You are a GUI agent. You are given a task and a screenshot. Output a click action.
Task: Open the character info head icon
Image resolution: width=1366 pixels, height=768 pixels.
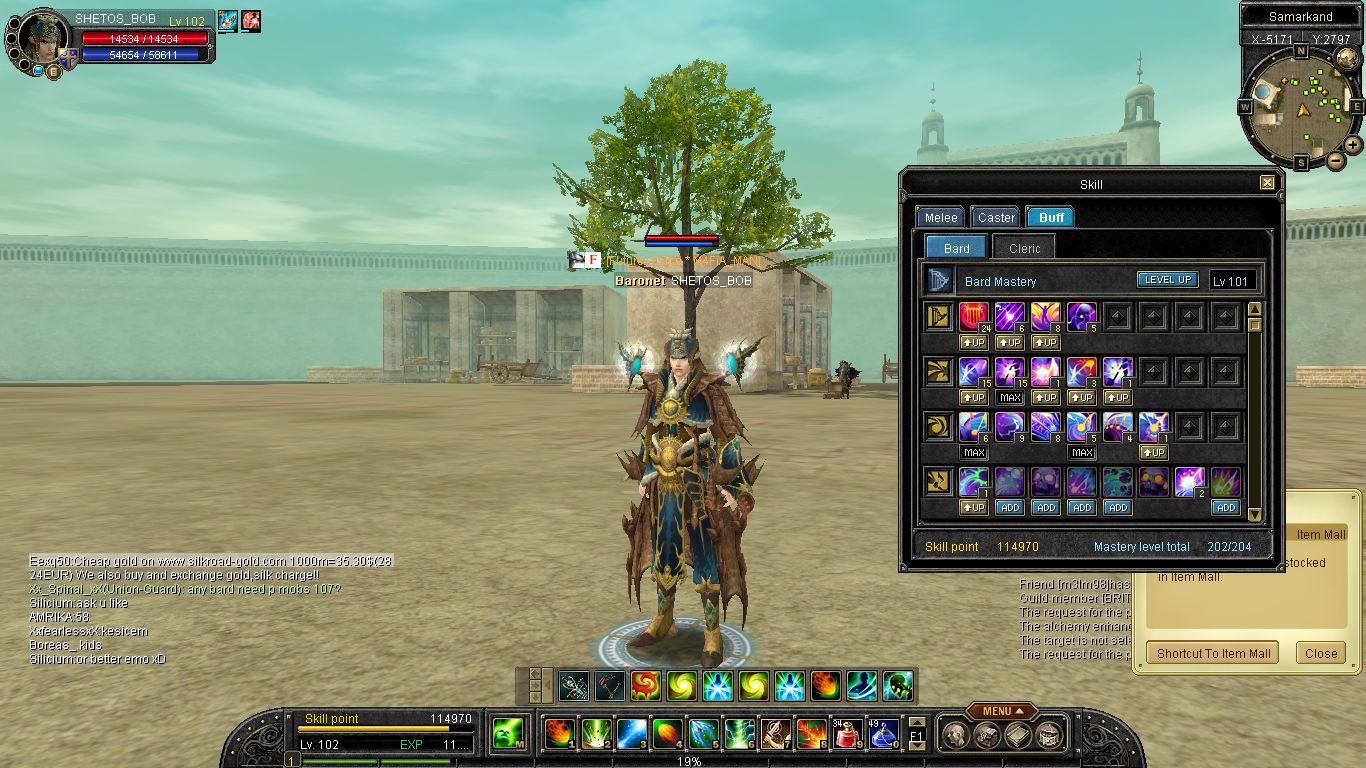[x=952, y=736]
